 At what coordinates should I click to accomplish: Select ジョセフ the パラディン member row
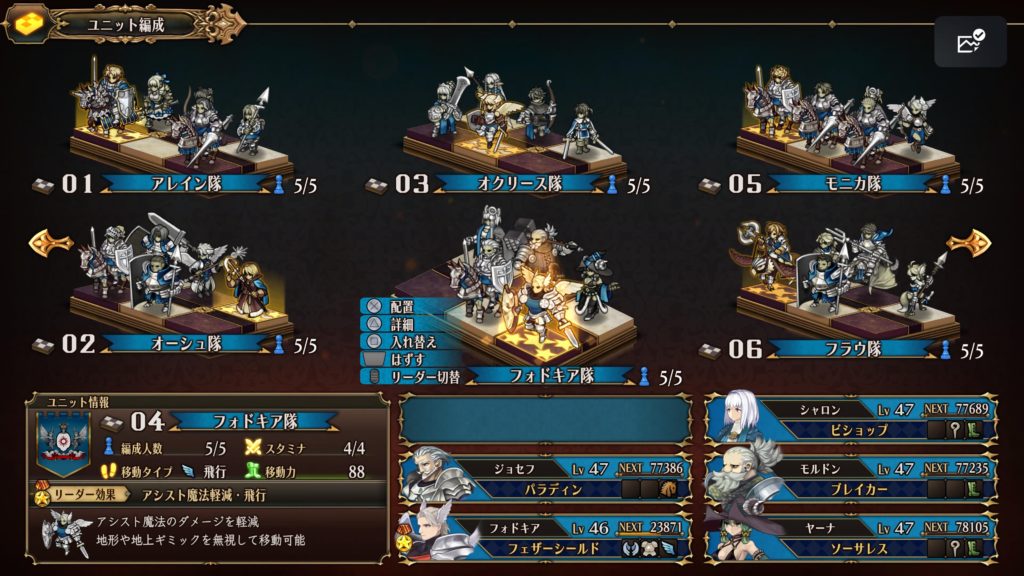pyautogui.click(x=545, y=477)
